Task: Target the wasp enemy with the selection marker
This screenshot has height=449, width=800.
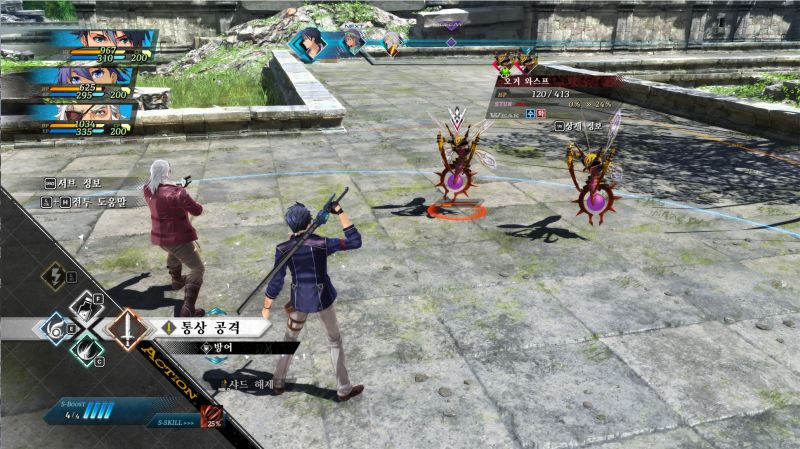Action: [456, 161]
